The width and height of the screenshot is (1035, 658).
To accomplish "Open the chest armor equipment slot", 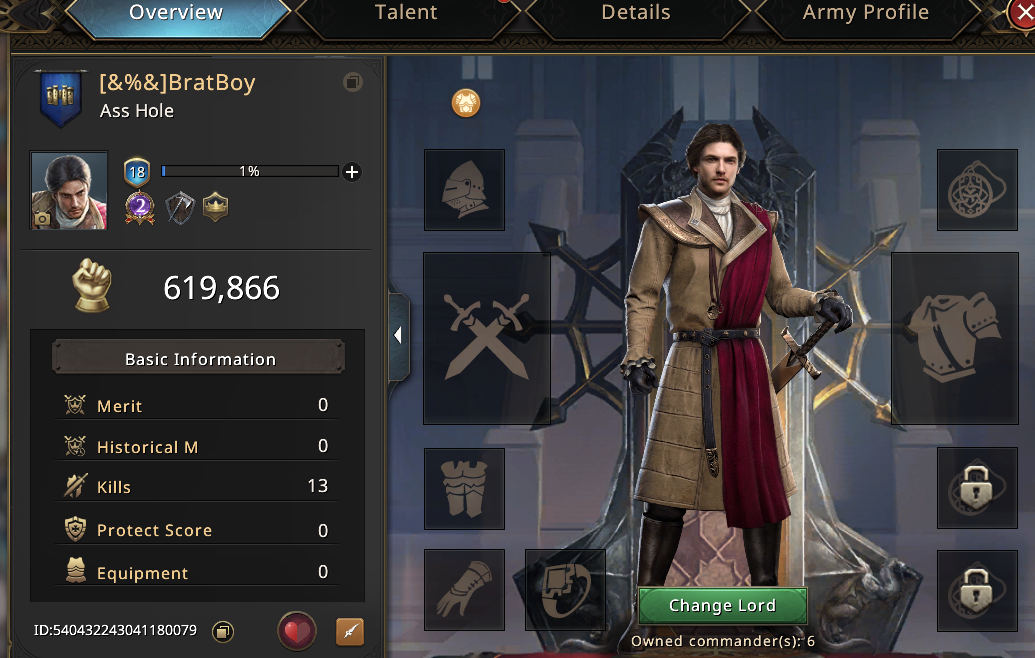I will coord(954,338).
